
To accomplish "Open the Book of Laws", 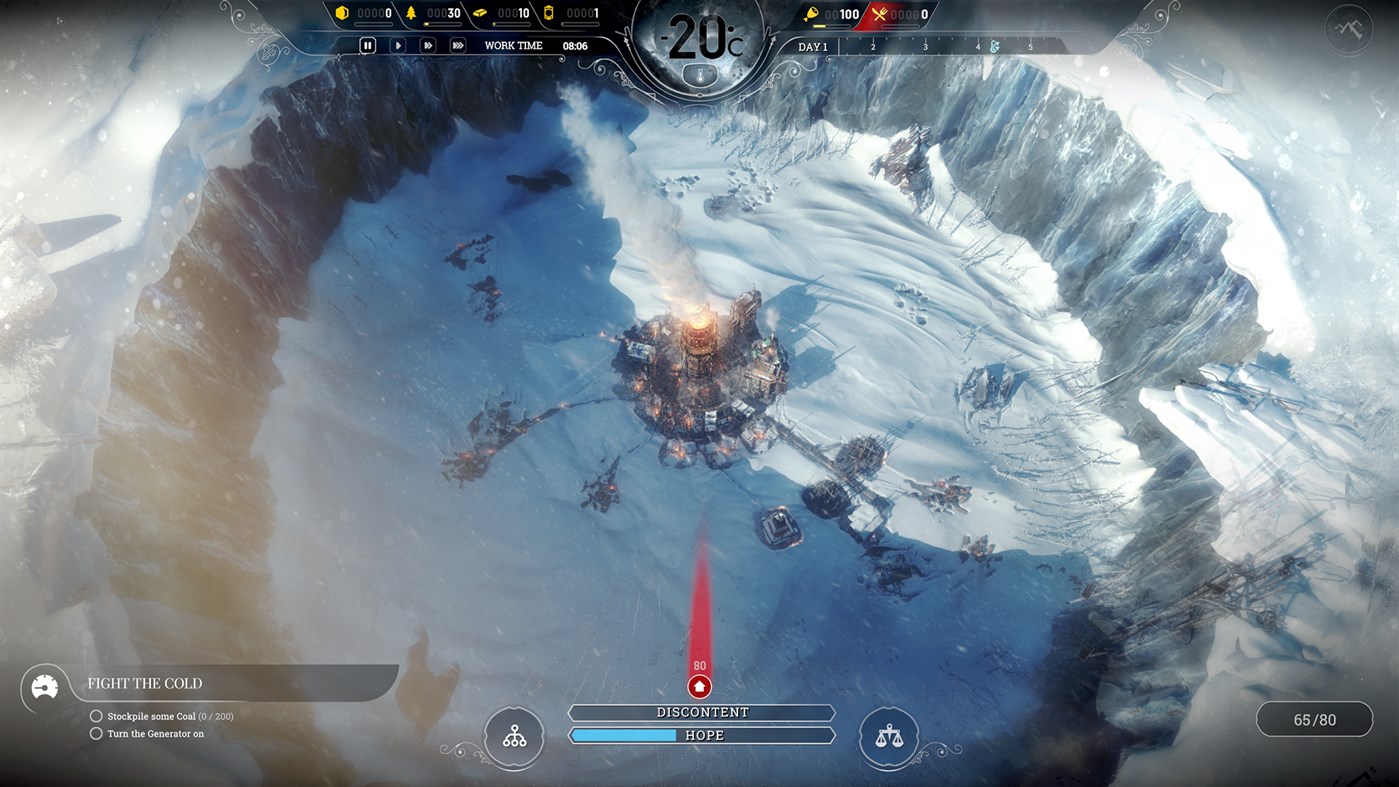I will click(887, 737).
